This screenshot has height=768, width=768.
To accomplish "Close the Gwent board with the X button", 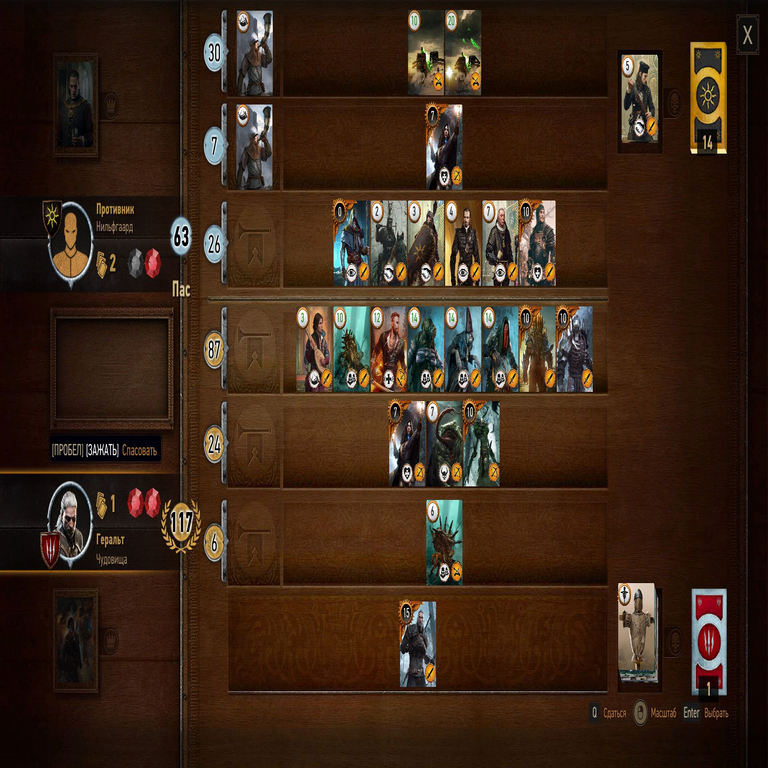I will pos(747,36).
